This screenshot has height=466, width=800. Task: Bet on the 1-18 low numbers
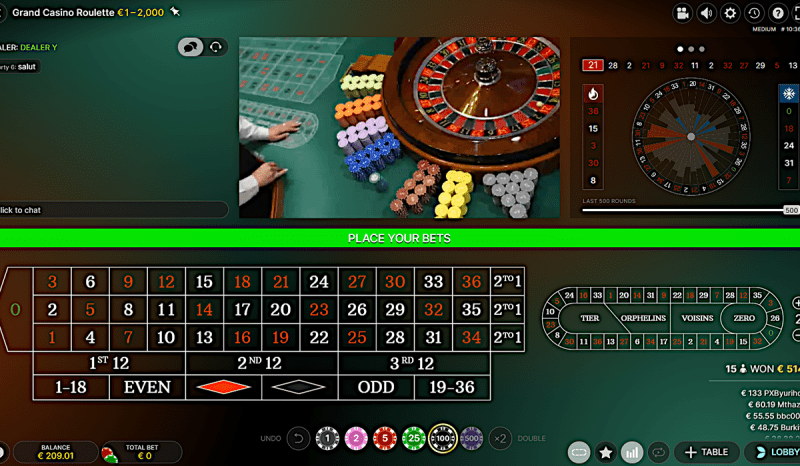(x=71, y=387)
